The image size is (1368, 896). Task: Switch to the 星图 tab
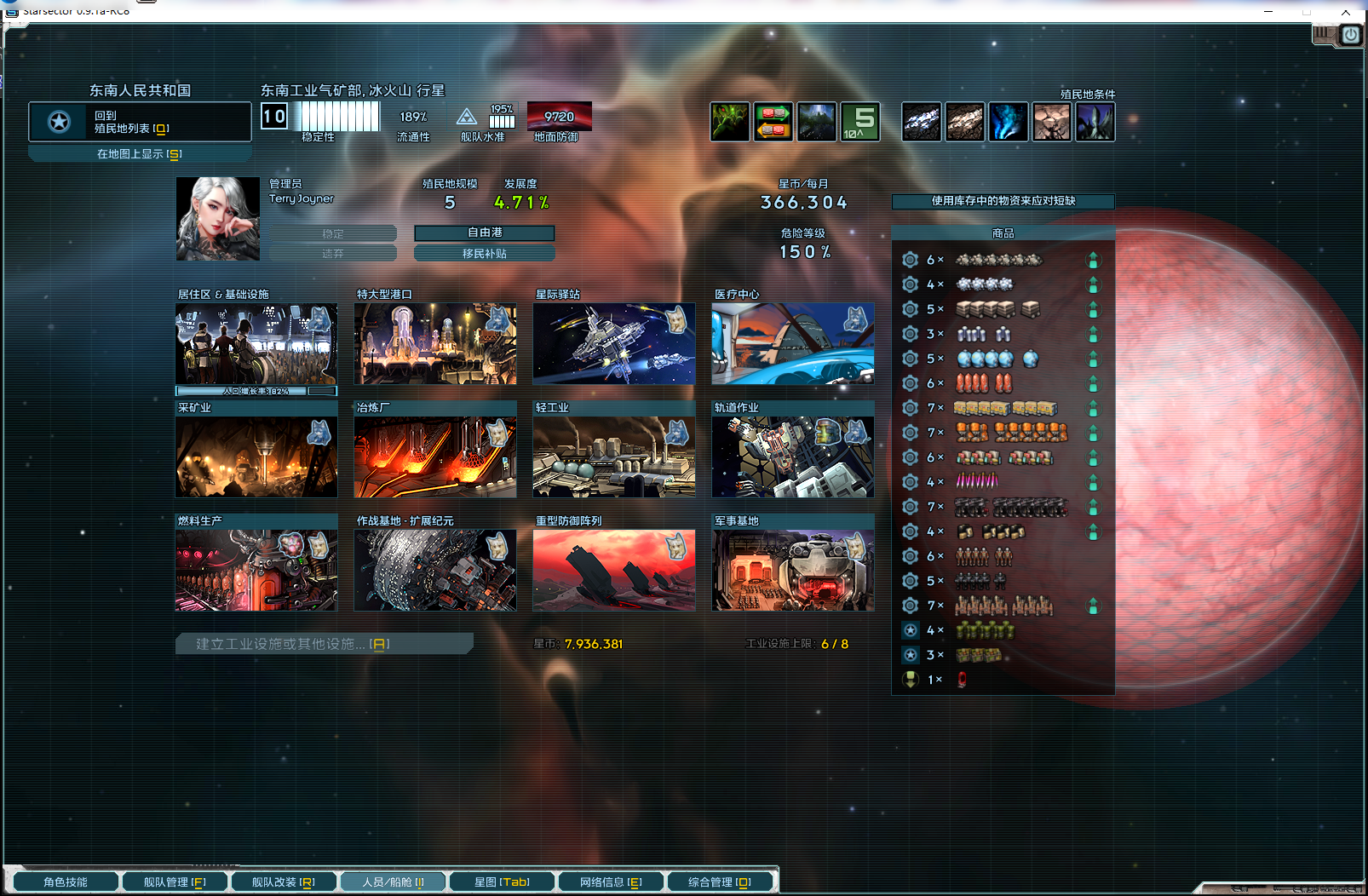pyautogui.click(x=502, y=882)
